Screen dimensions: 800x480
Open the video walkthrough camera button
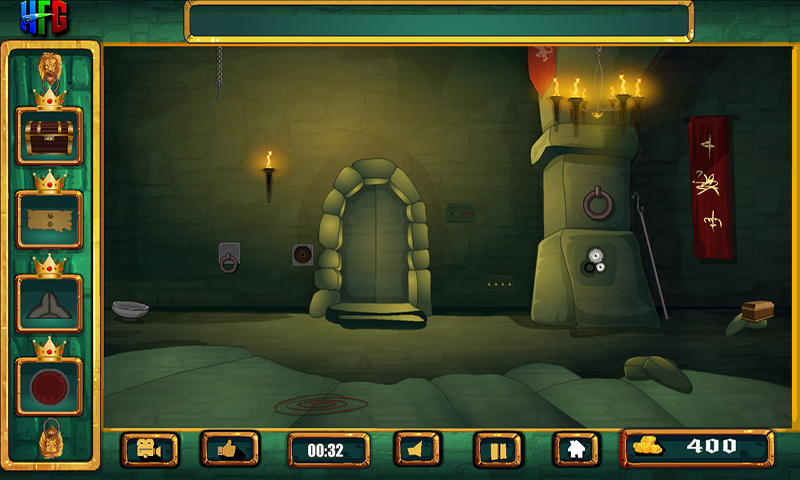click(150, 449)
